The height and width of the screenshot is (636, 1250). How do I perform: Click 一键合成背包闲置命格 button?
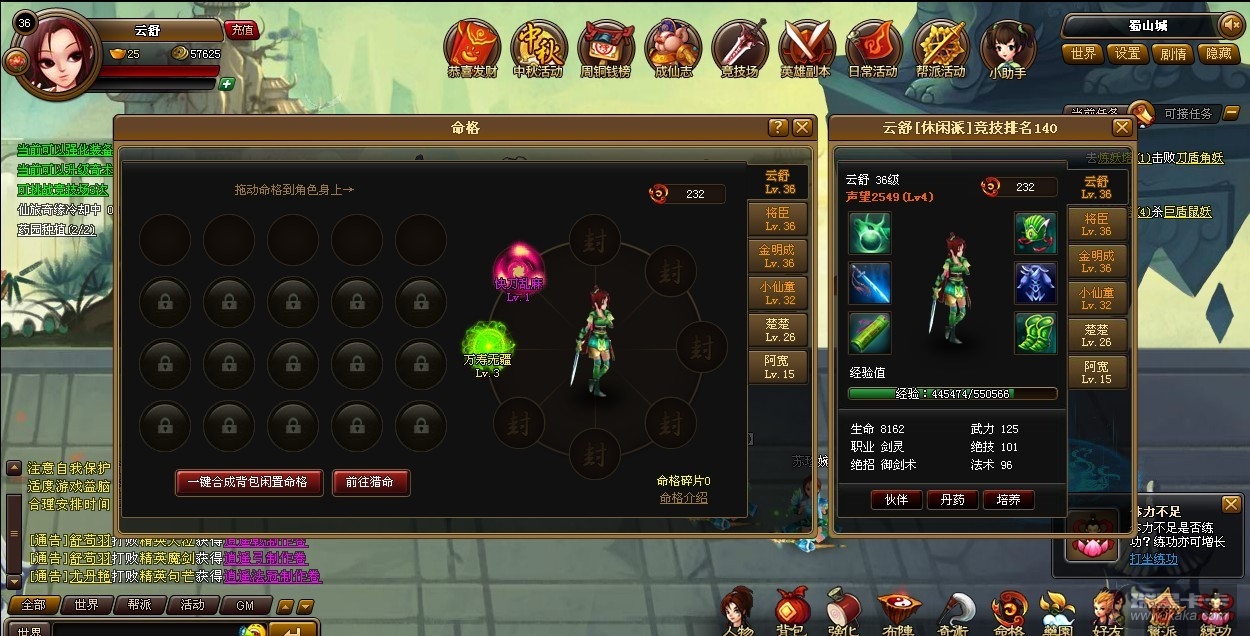click(249, 482)
